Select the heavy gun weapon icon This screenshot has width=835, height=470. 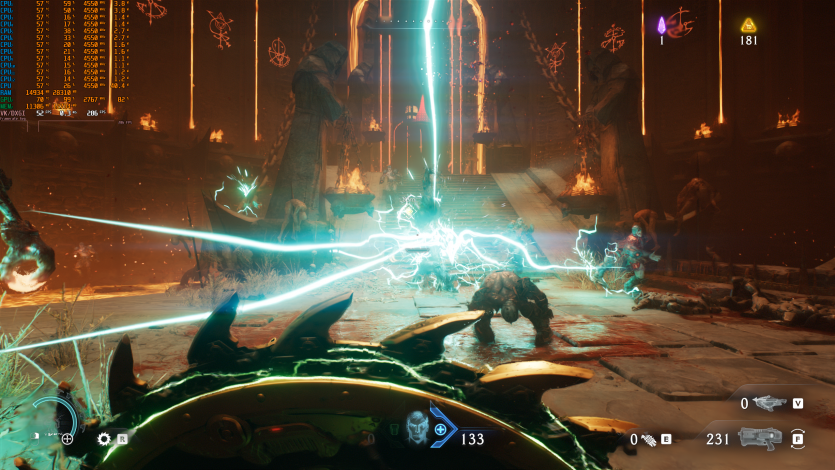tap(759, 438)
